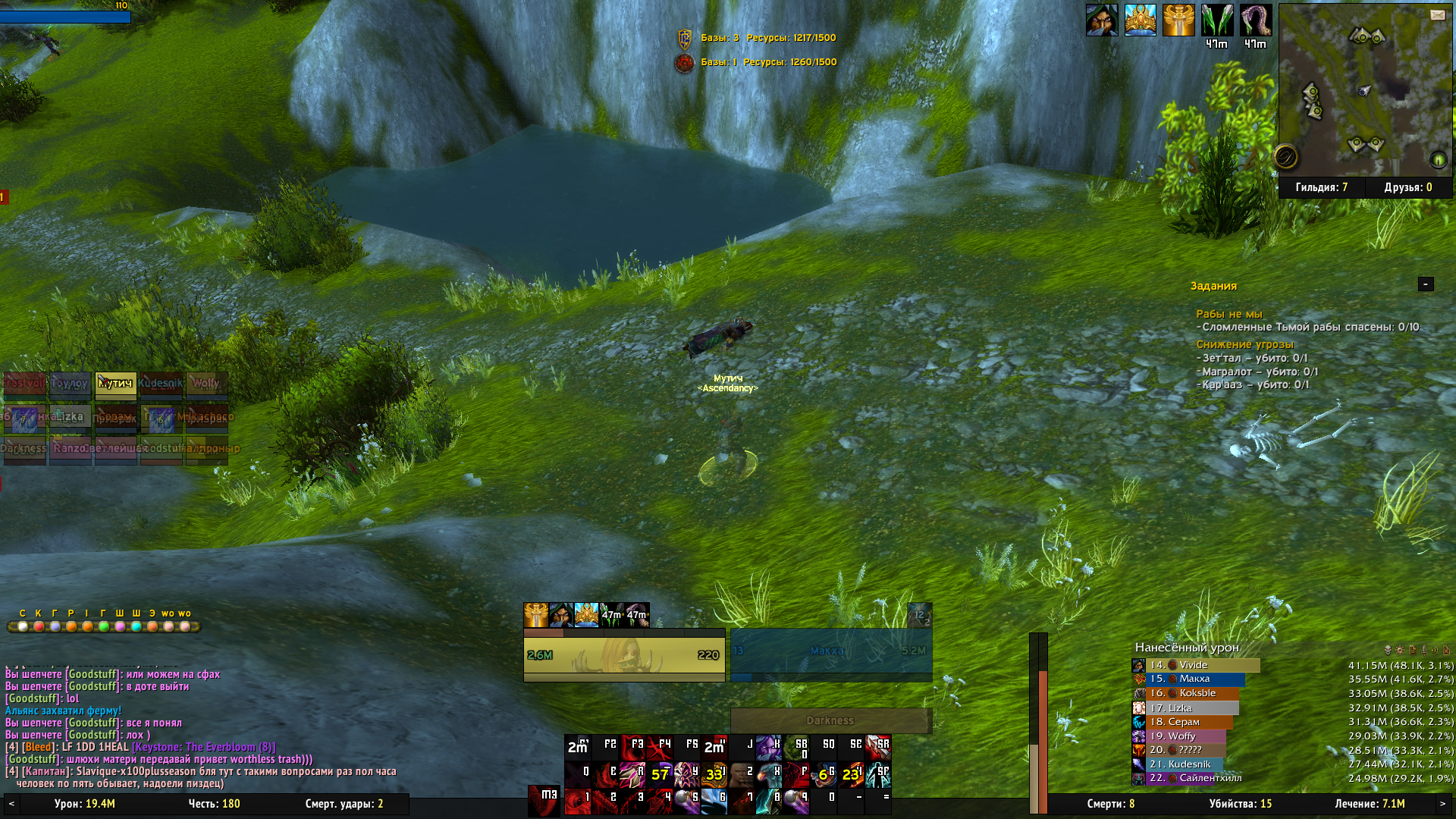The height and width of the screenshot is (819, 1456).
Task: Click the minimap mail envelope icon
Action: click(1437, 14)
